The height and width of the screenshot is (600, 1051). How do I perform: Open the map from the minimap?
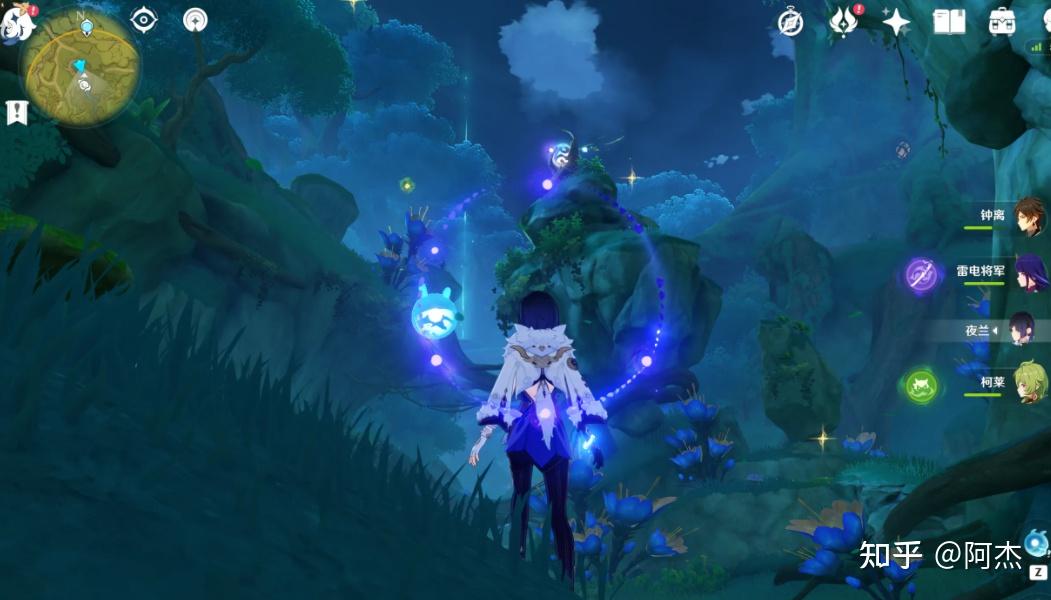point(80,68)
